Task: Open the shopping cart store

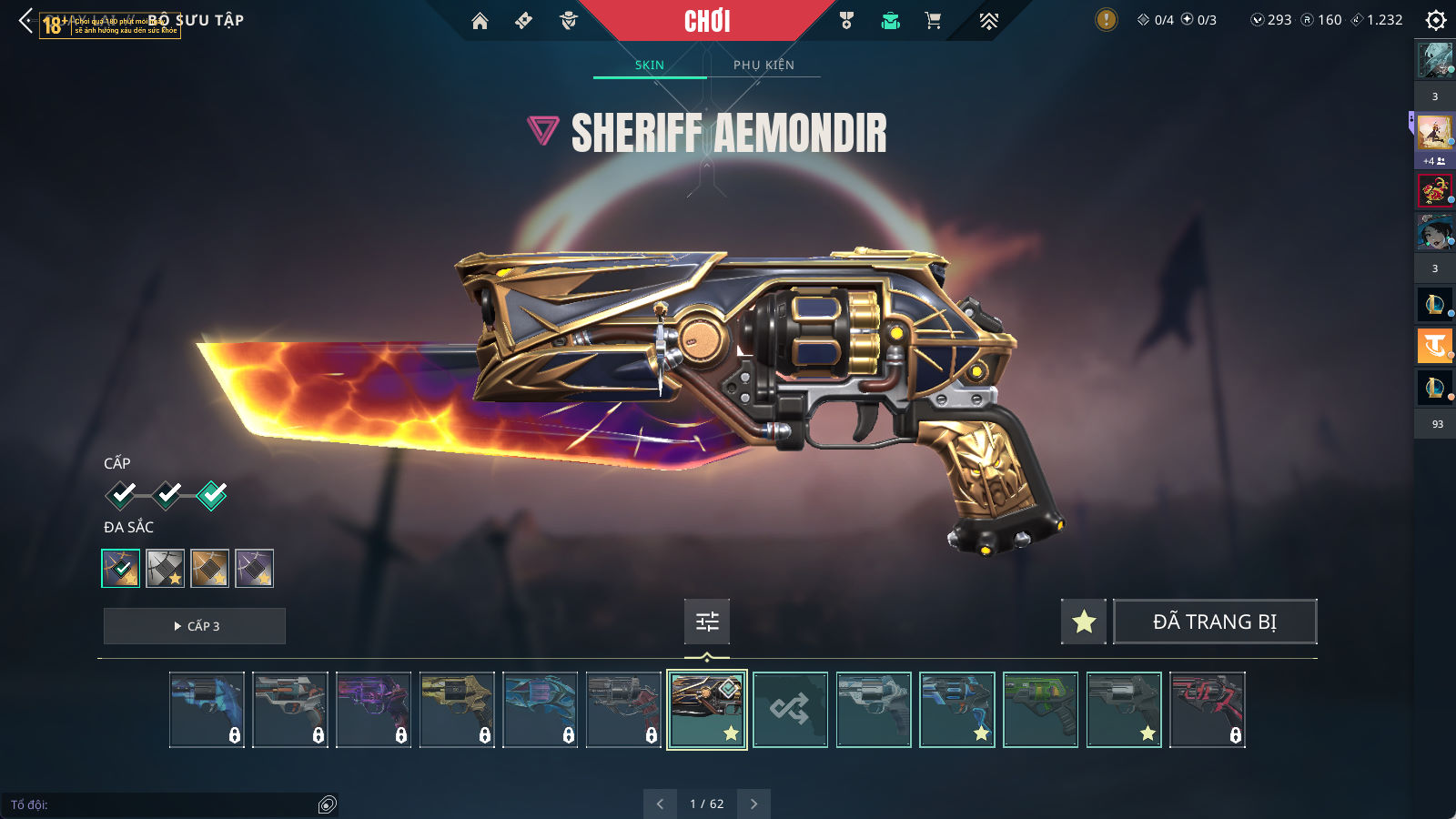Action: coord(933,21)
